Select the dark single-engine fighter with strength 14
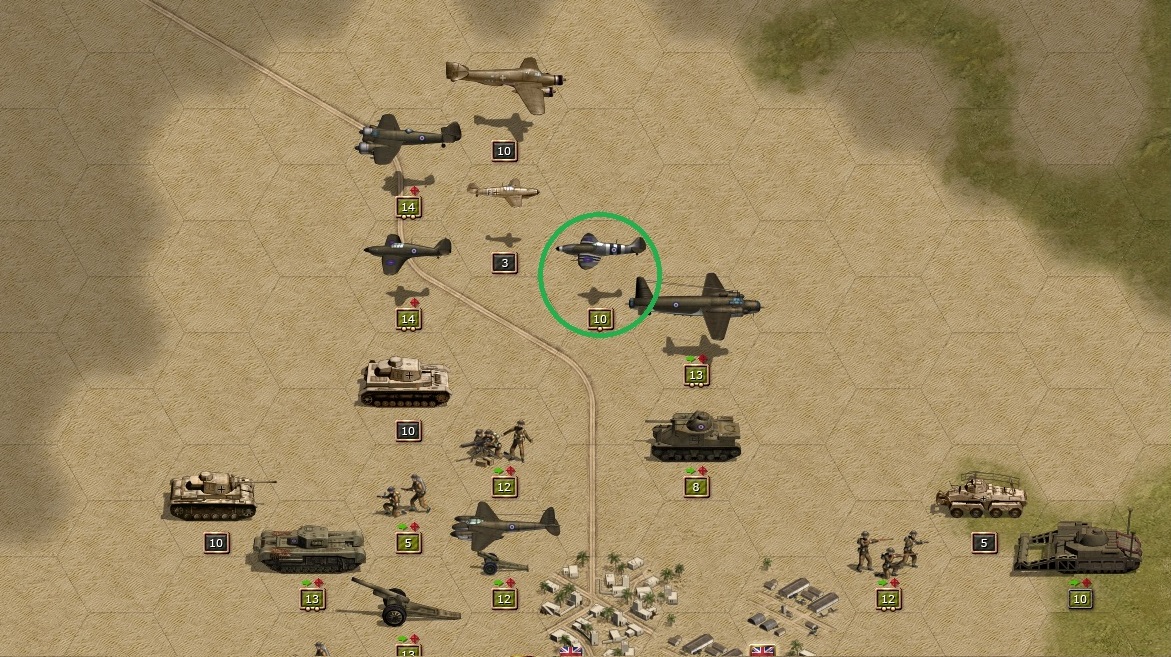Viewport: 1171px width, 657px height. pyautogui.click(x=407, y=252)
